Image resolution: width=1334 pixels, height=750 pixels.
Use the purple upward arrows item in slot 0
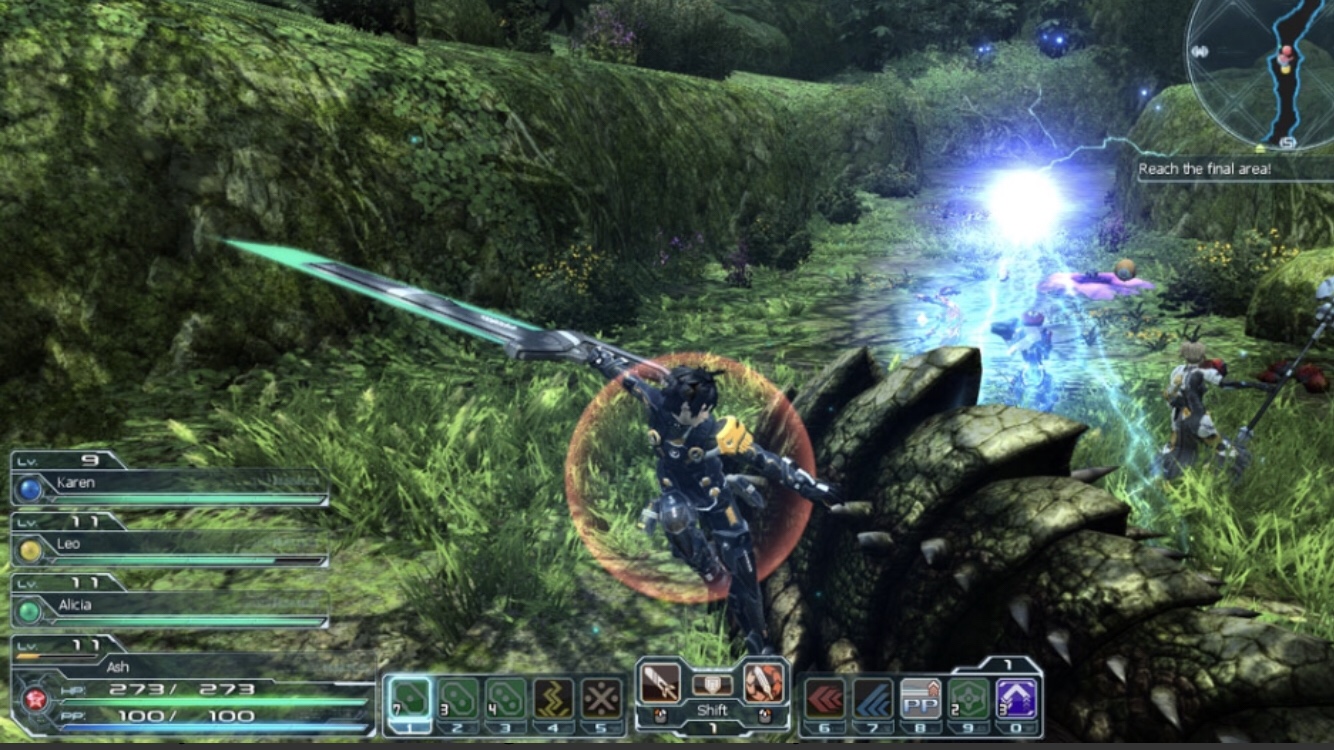coord(1016,697)
